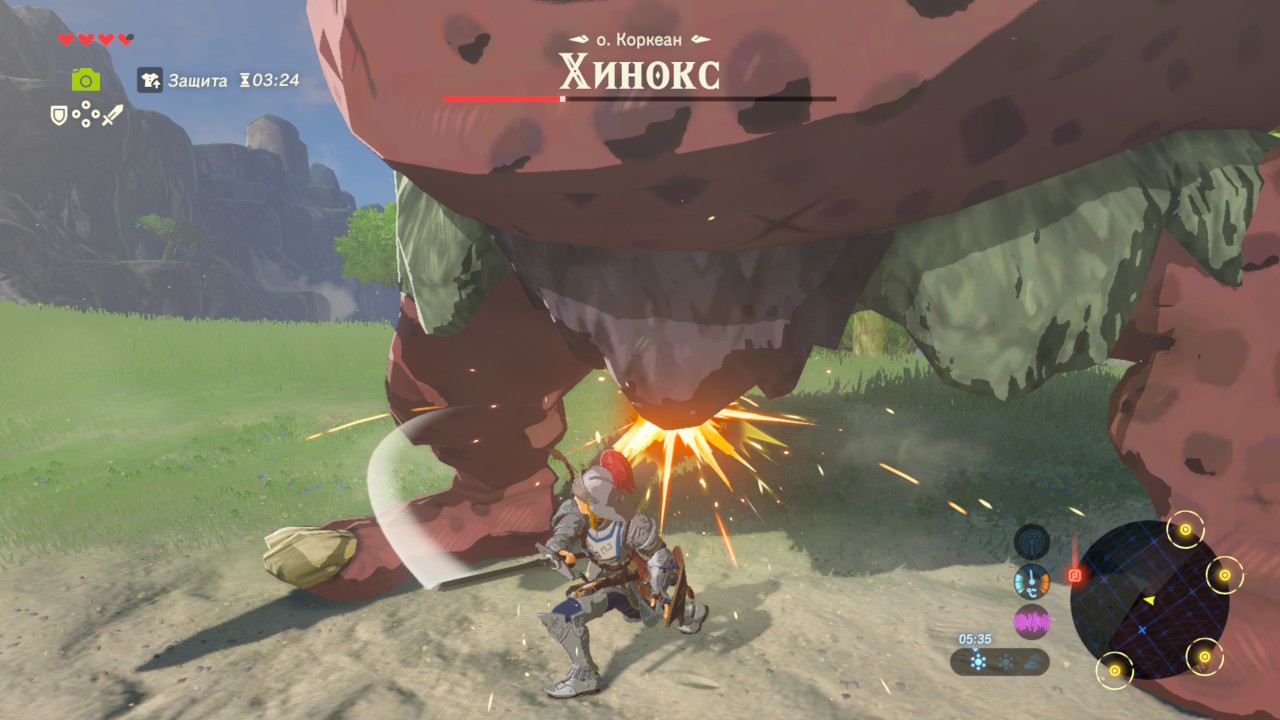
Task: Click the red shrine marker beside the minimap
Action: click(1076, 575)
